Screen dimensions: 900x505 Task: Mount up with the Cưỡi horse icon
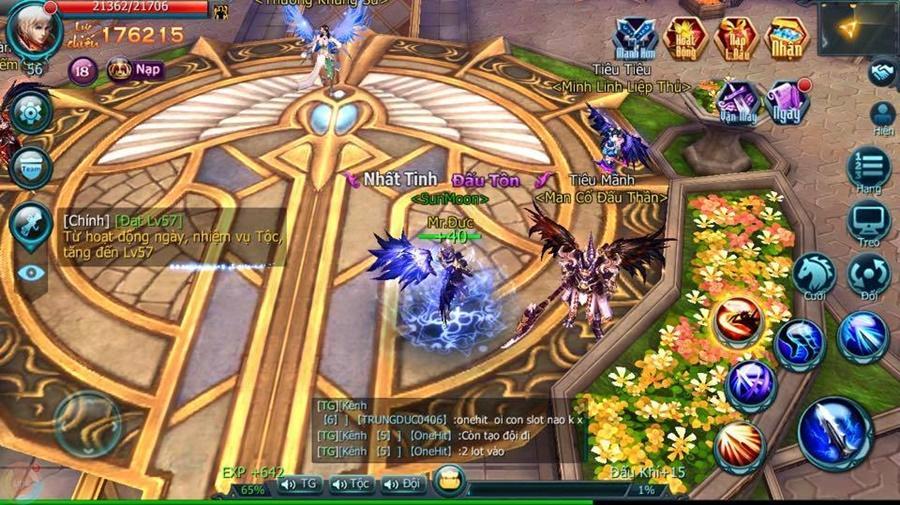click(x=814, y=276)
